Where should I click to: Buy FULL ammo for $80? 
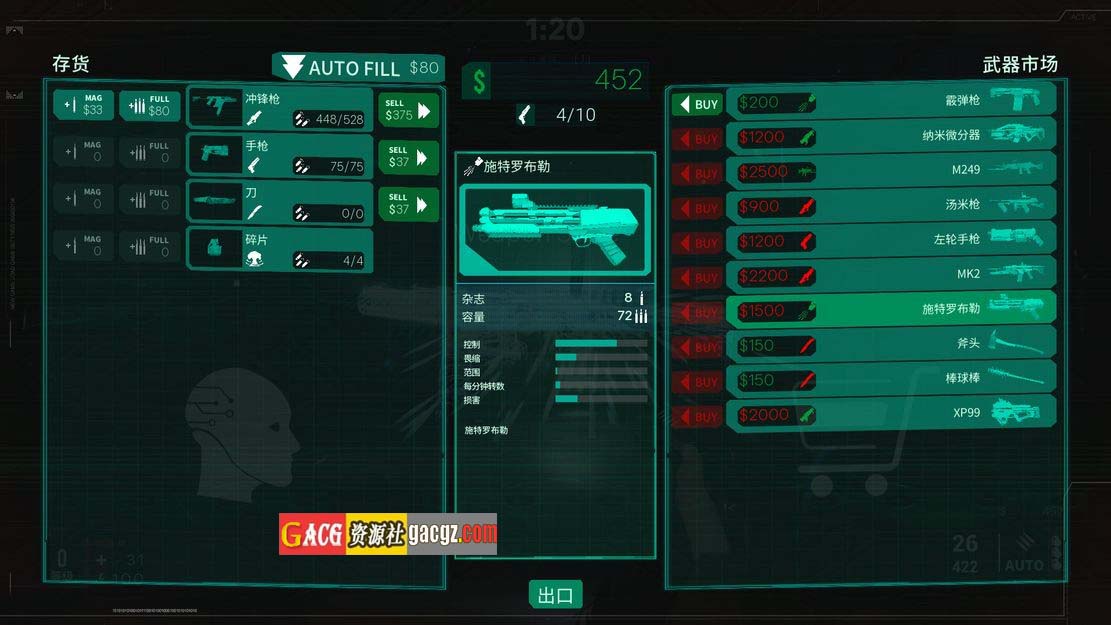point(150,105)
